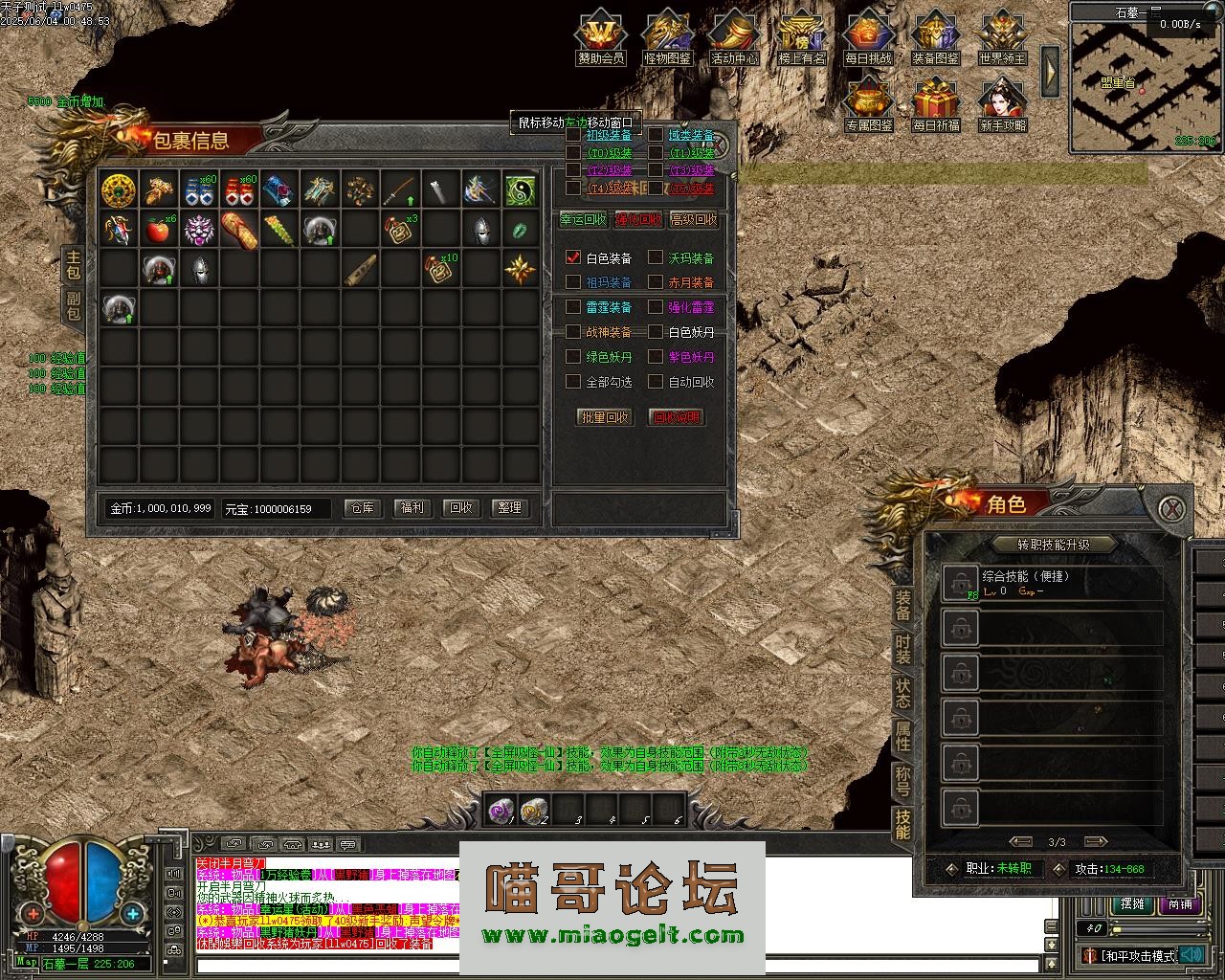Show the 回收说明 recycling instructions
1225x980 pixels.
click(676, 417)
